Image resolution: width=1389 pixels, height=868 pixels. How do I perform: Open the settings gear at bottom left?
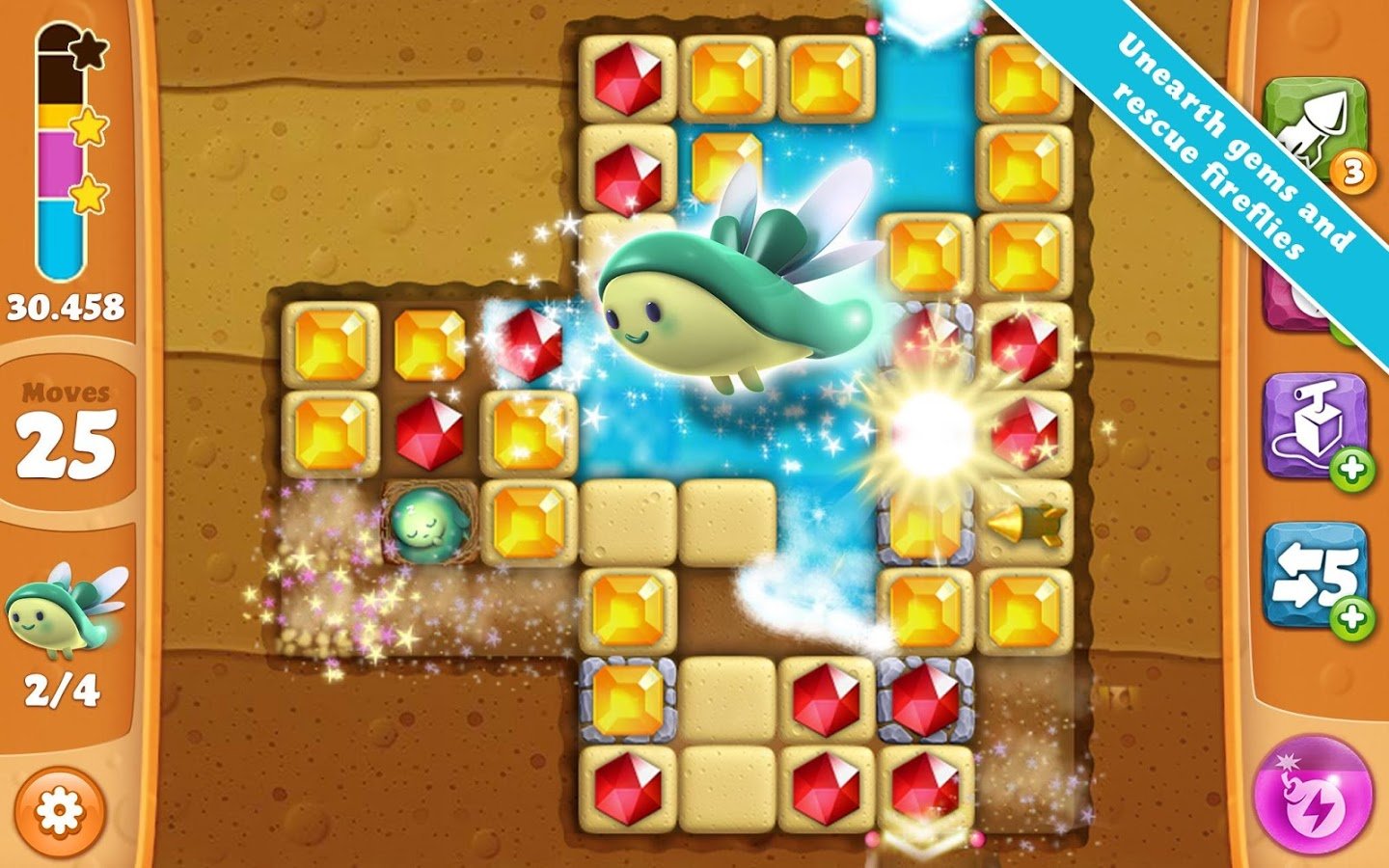pos(60,810)
